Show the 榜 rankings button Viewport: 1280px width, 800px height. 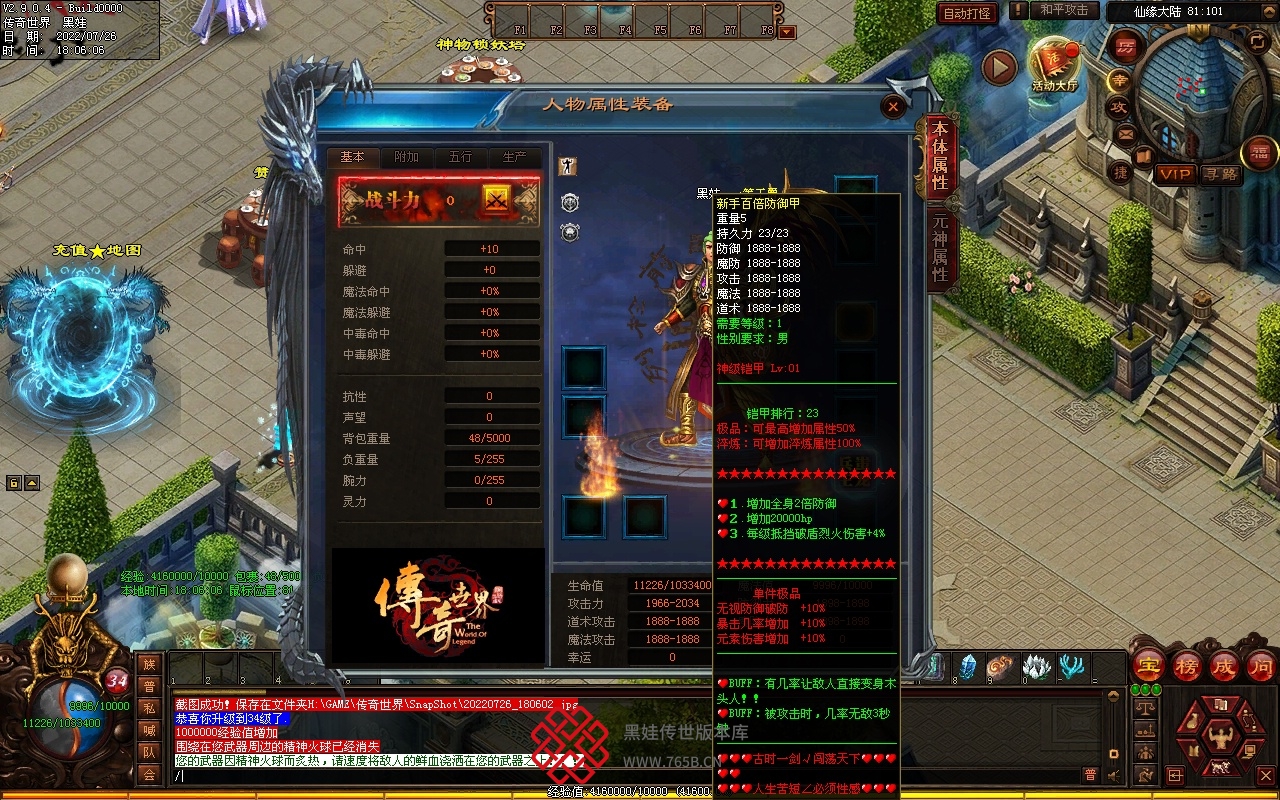(x=1186, y=665)
